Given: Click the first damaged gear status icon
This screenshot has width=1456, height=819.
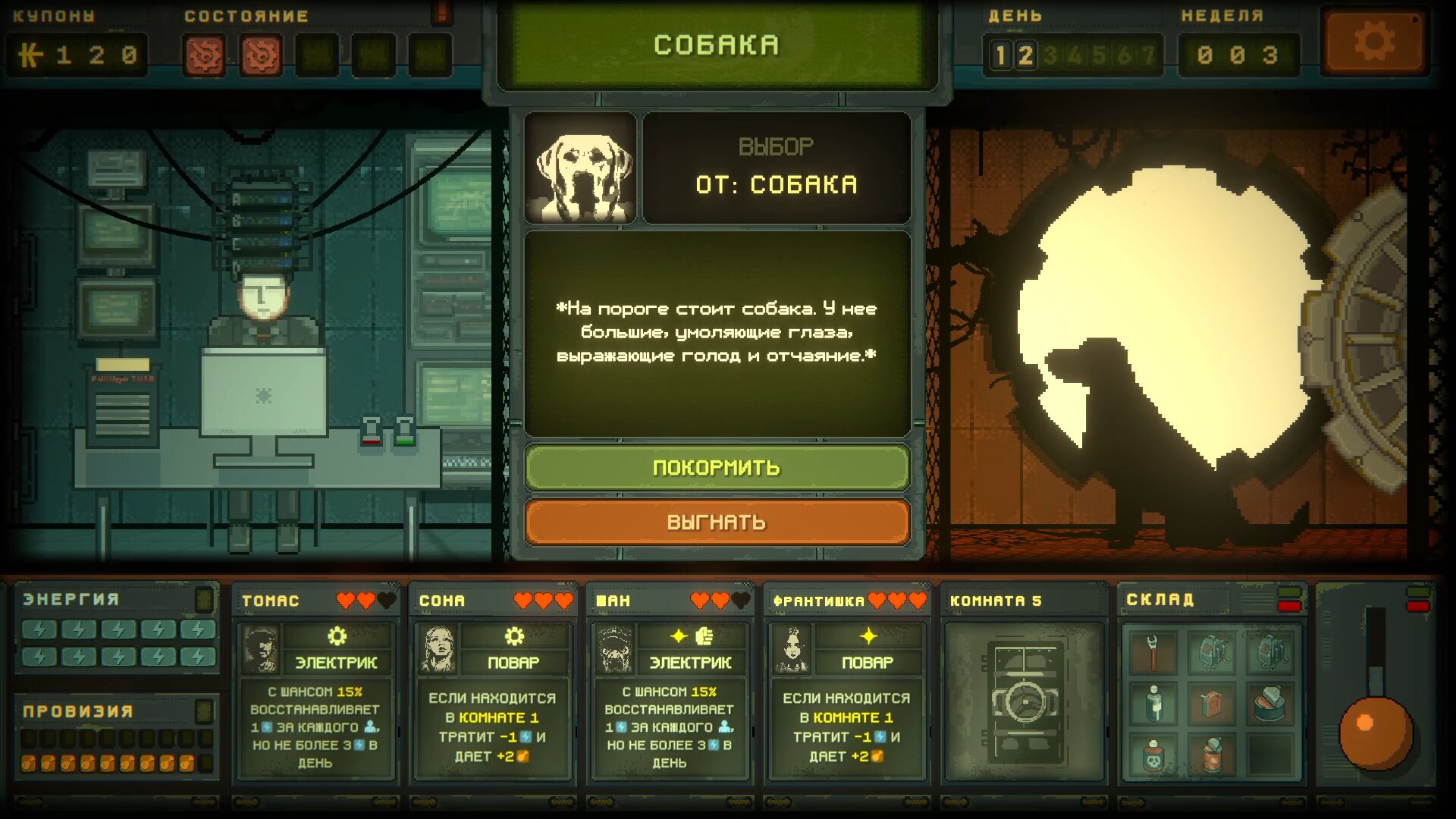Looking at the screenshot, I should click(x=204, y=55).
